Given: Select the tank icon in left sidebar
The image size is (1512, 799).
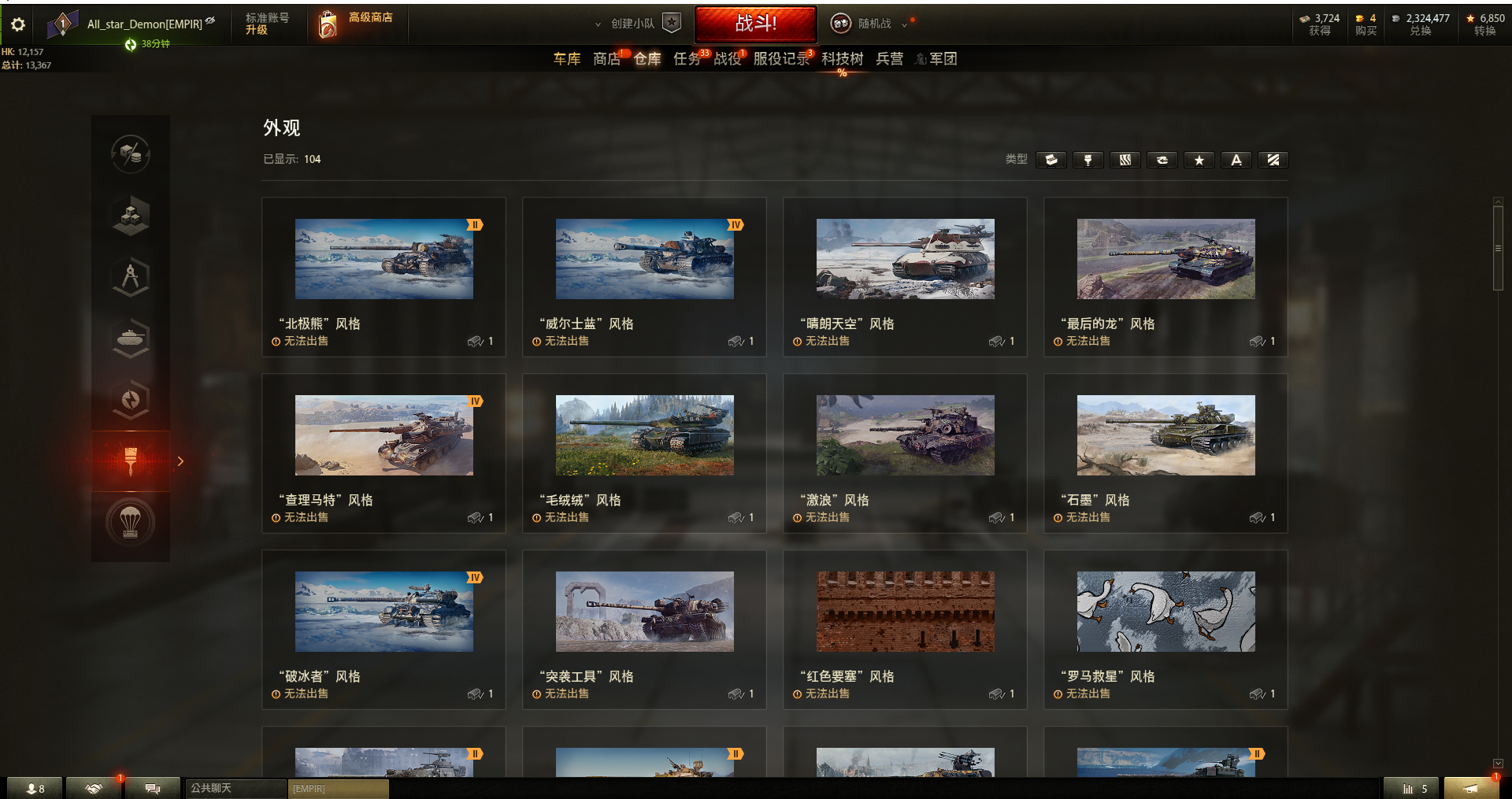Looking at the screenshot, I should [131, 338].
